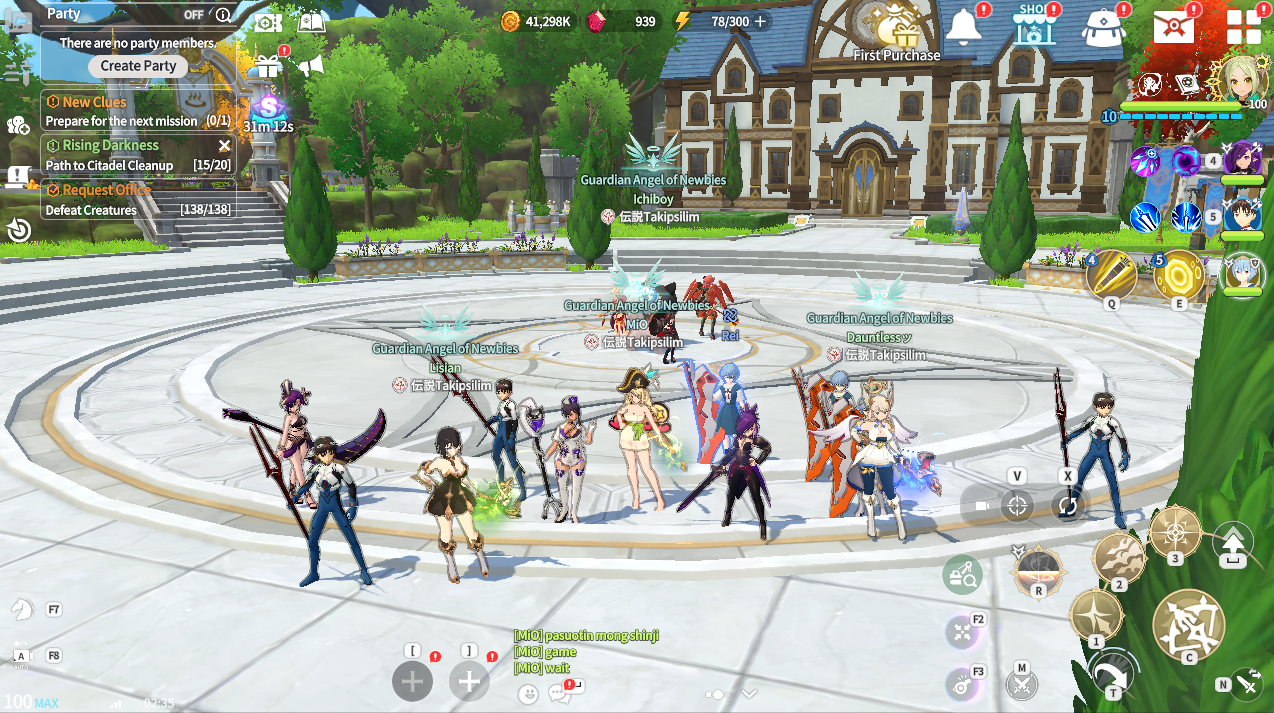This screenshot has width=1274, height=713.
Task: Open the player character portrait
Action: tap(1243, 81)
